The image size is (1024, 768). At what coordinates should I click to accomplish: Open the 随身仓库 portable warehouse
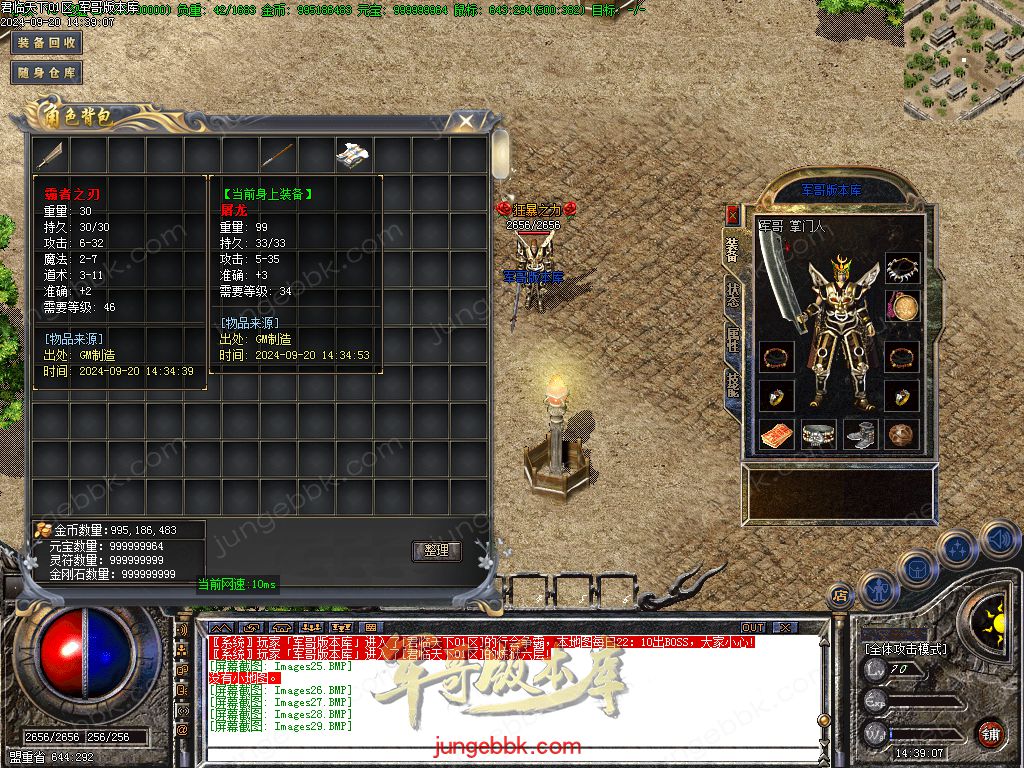(46, 72)
